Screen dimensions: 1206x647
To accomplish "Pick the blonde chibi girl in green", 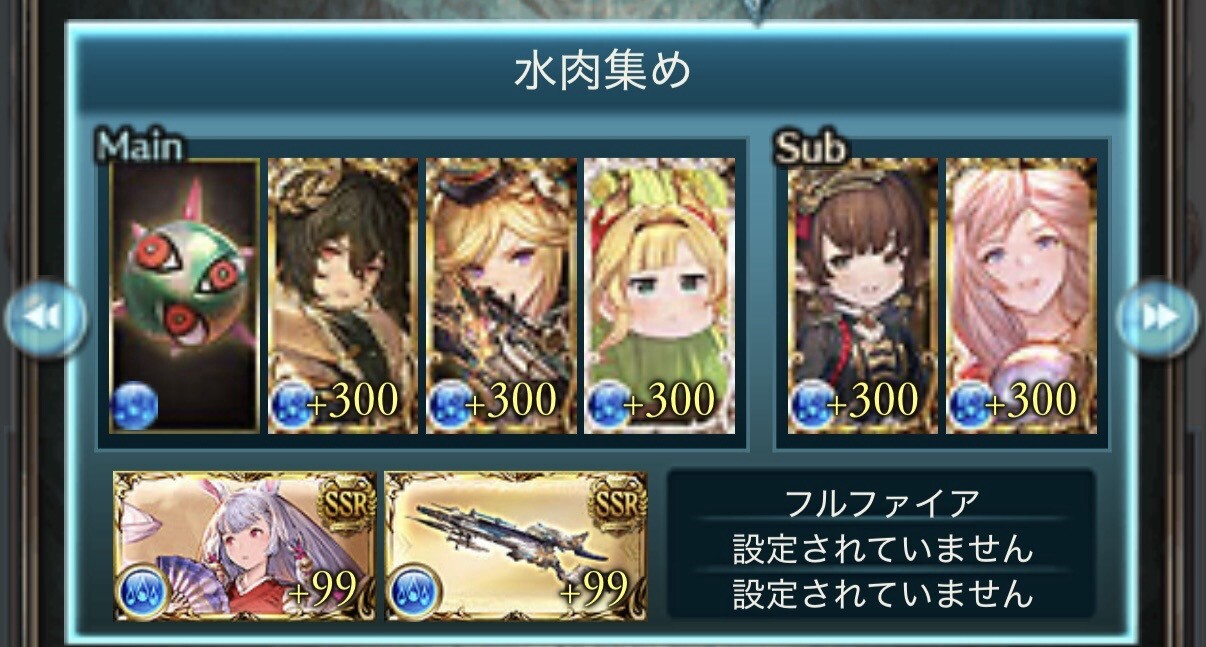I will pyautogui.click(x=660, y=296).
